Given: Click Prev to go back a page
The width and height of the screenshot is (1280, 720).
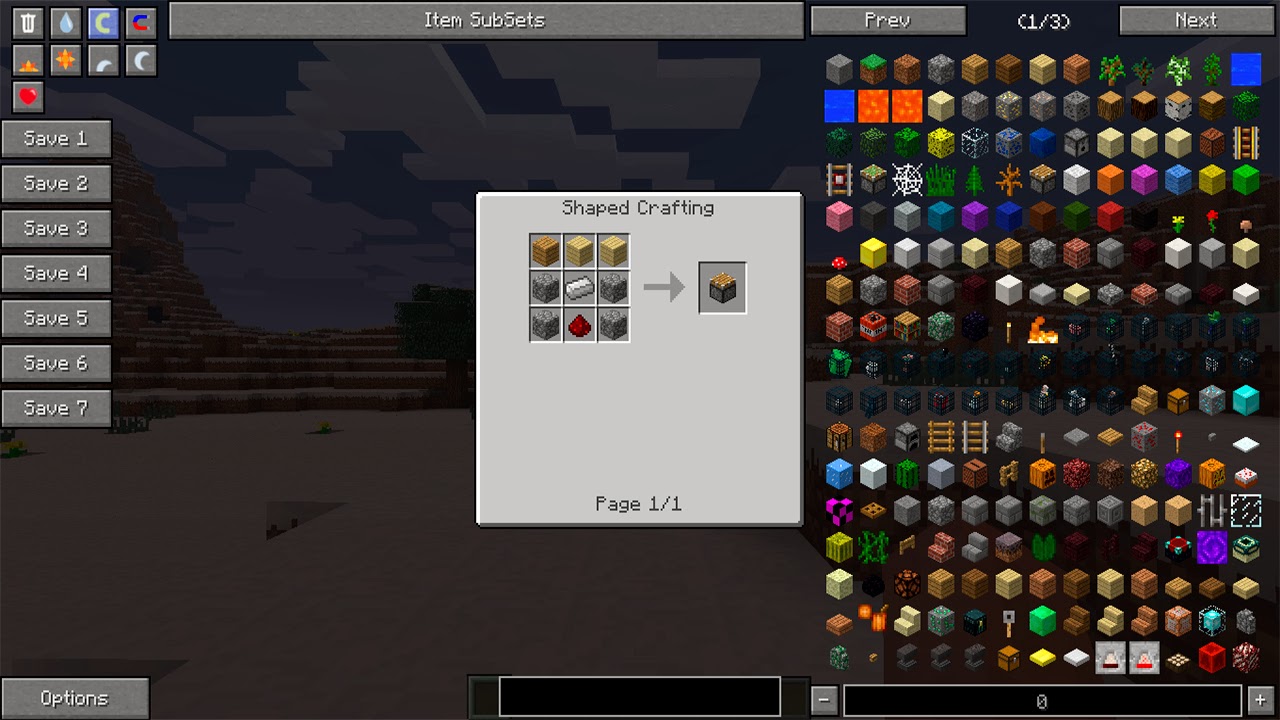Looking at the screenshot, I should click(888, 20).
